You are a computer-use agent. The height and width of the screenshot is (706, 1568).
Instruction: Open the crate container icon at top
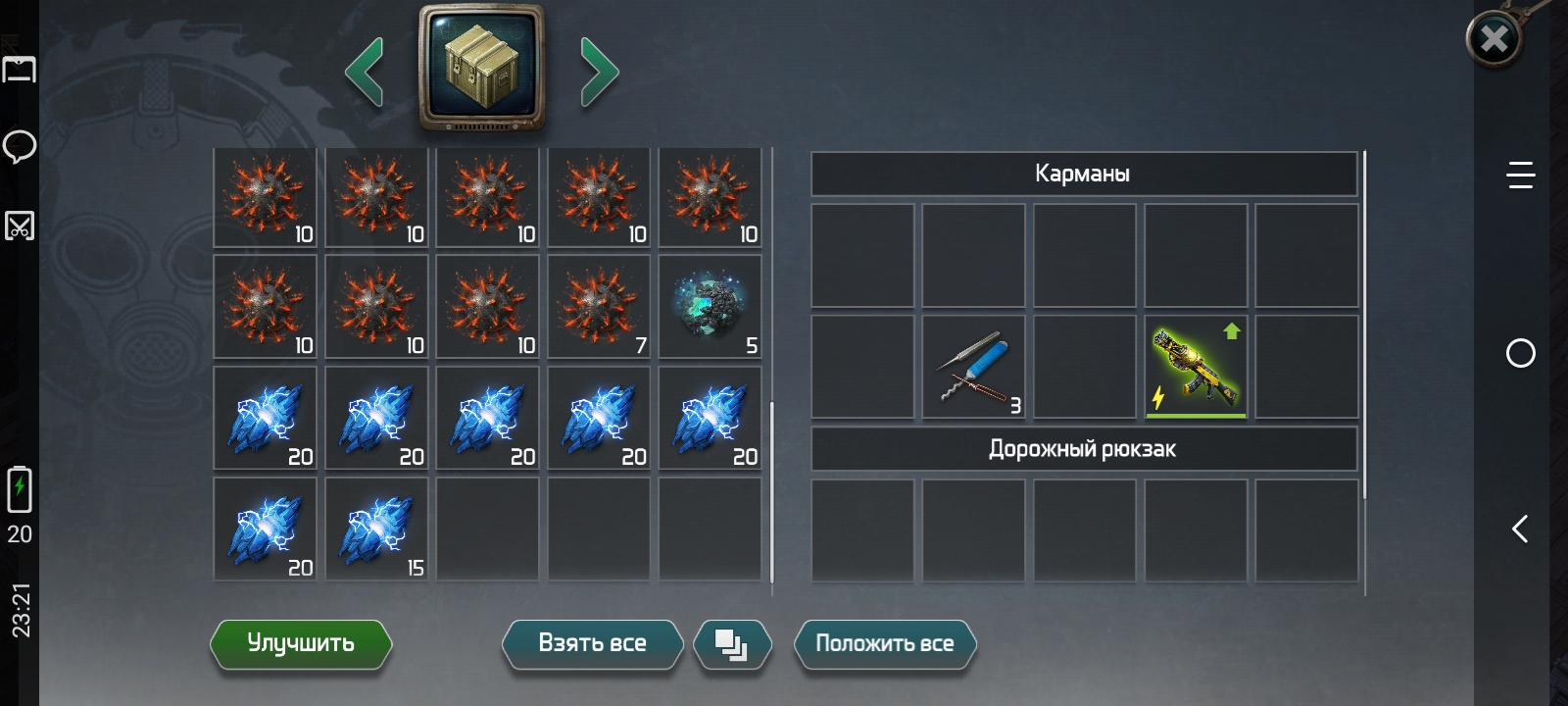pyautogui.click(x=481, y=67)
